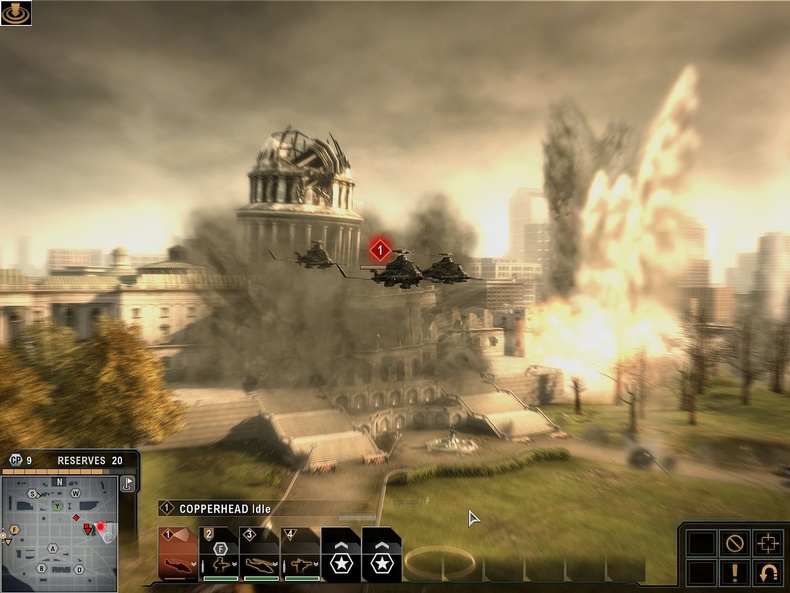Select the red diamond squad 1 marker
The height and width of the screenshot is (593, 790).
[x=379, y=248]
